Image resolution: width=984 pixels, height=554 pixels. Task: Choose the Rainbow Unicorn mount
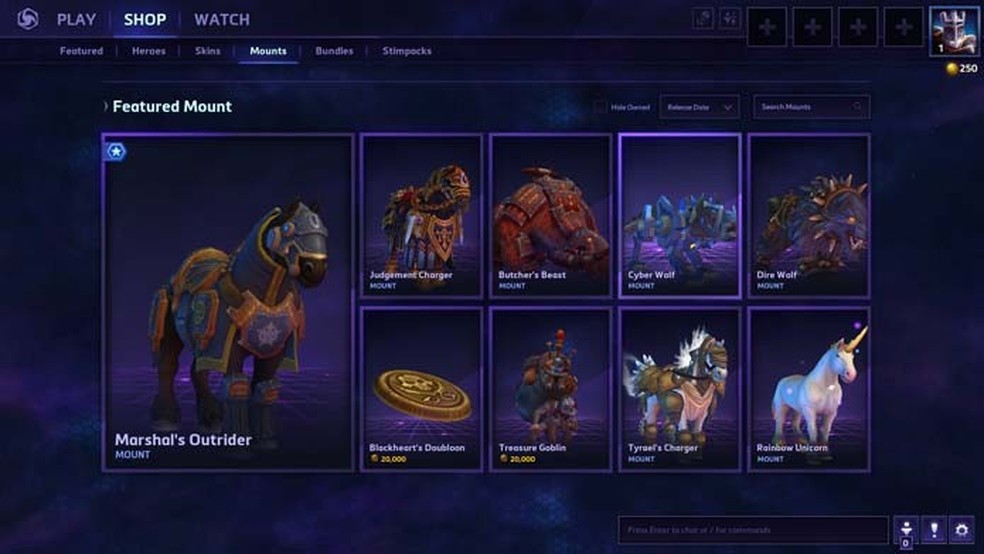point(809,388)
